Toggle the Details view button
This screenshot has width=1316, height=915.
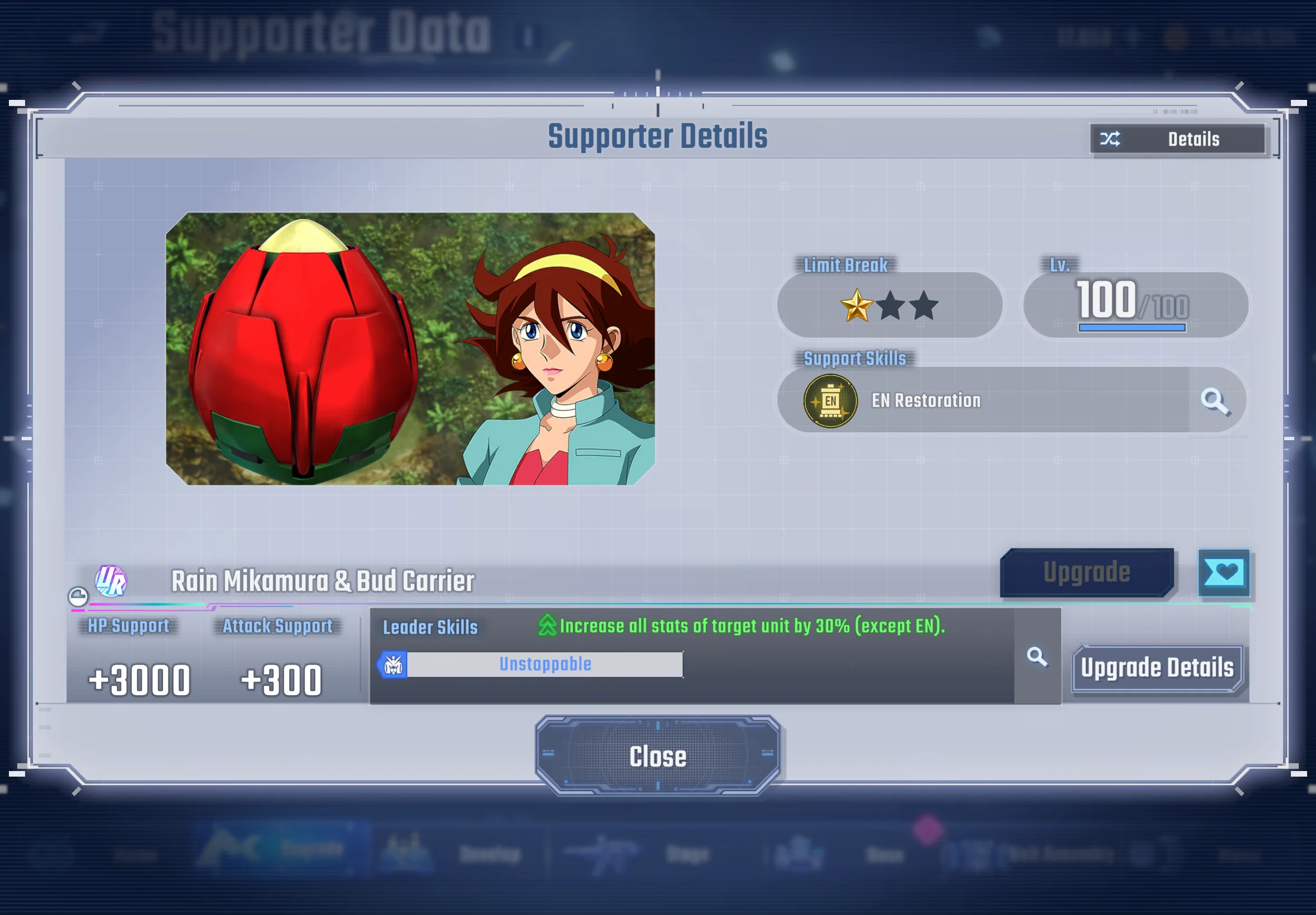coord(1177,139)
